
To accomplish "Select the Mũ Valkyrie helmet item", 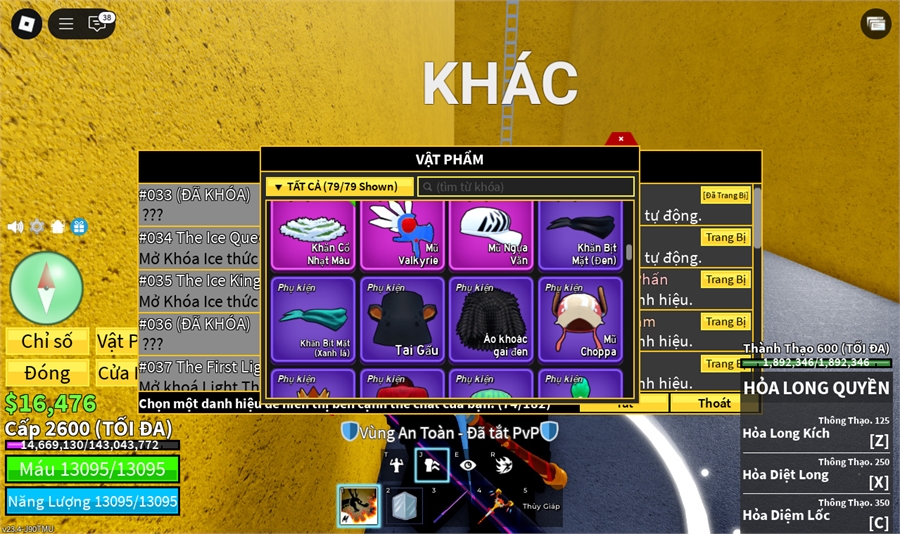I will pyautogui.click(x=402, y=235).
